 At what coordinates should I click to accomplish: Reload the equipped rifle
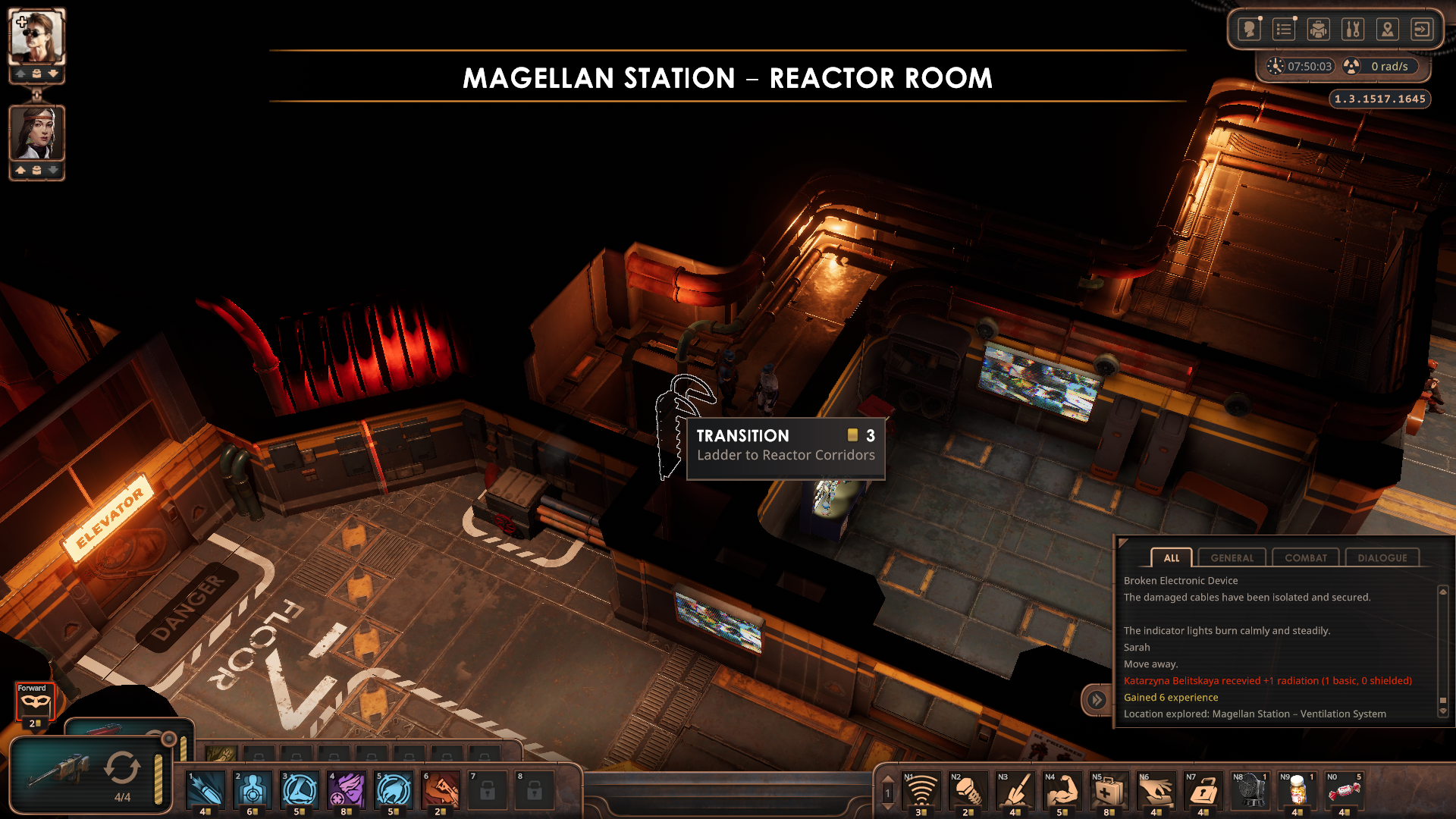pos(121,769)
